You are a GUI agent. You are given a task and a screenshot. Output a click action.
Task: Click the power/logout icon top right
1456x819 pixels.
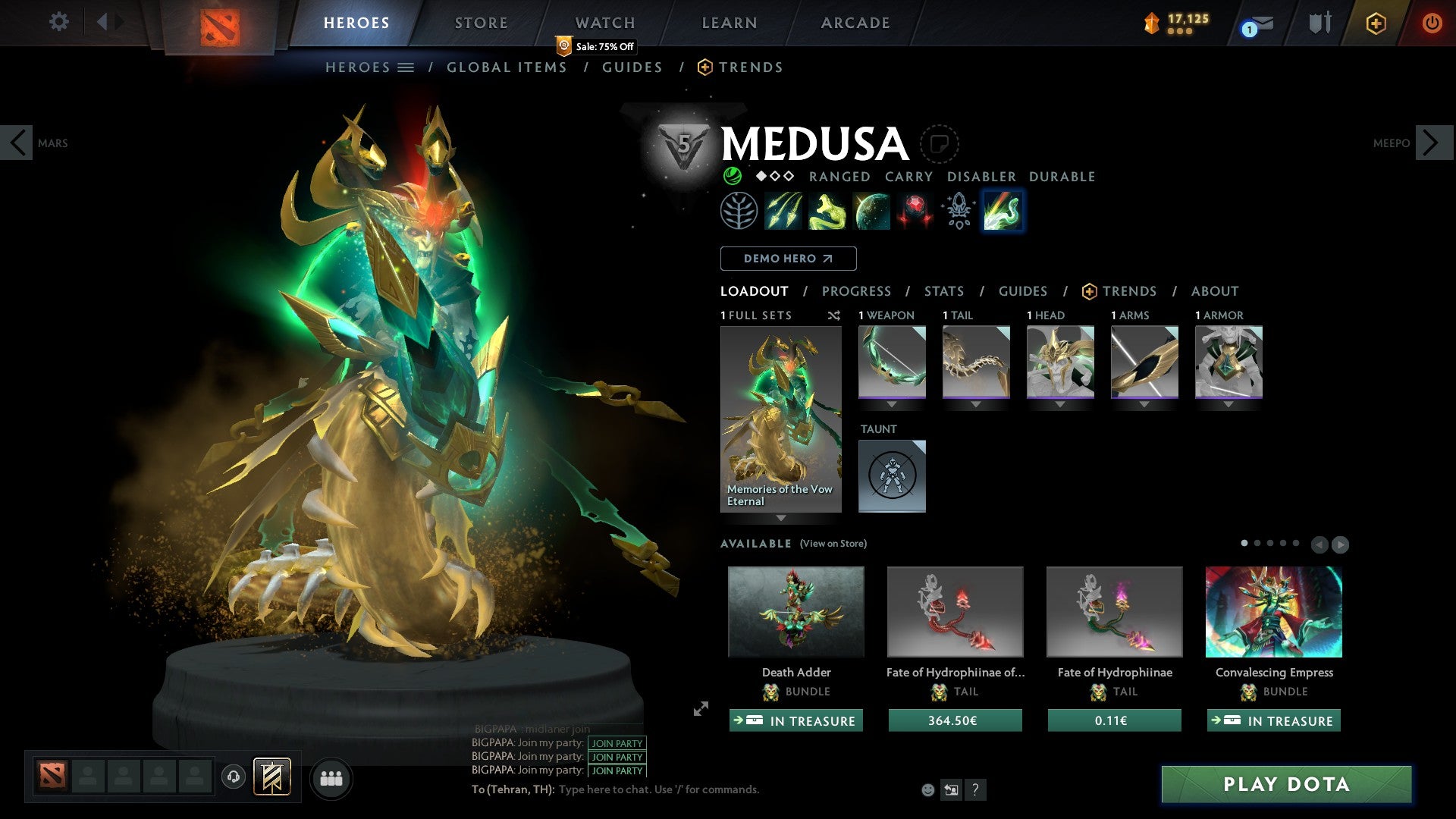coord(1432,23)
